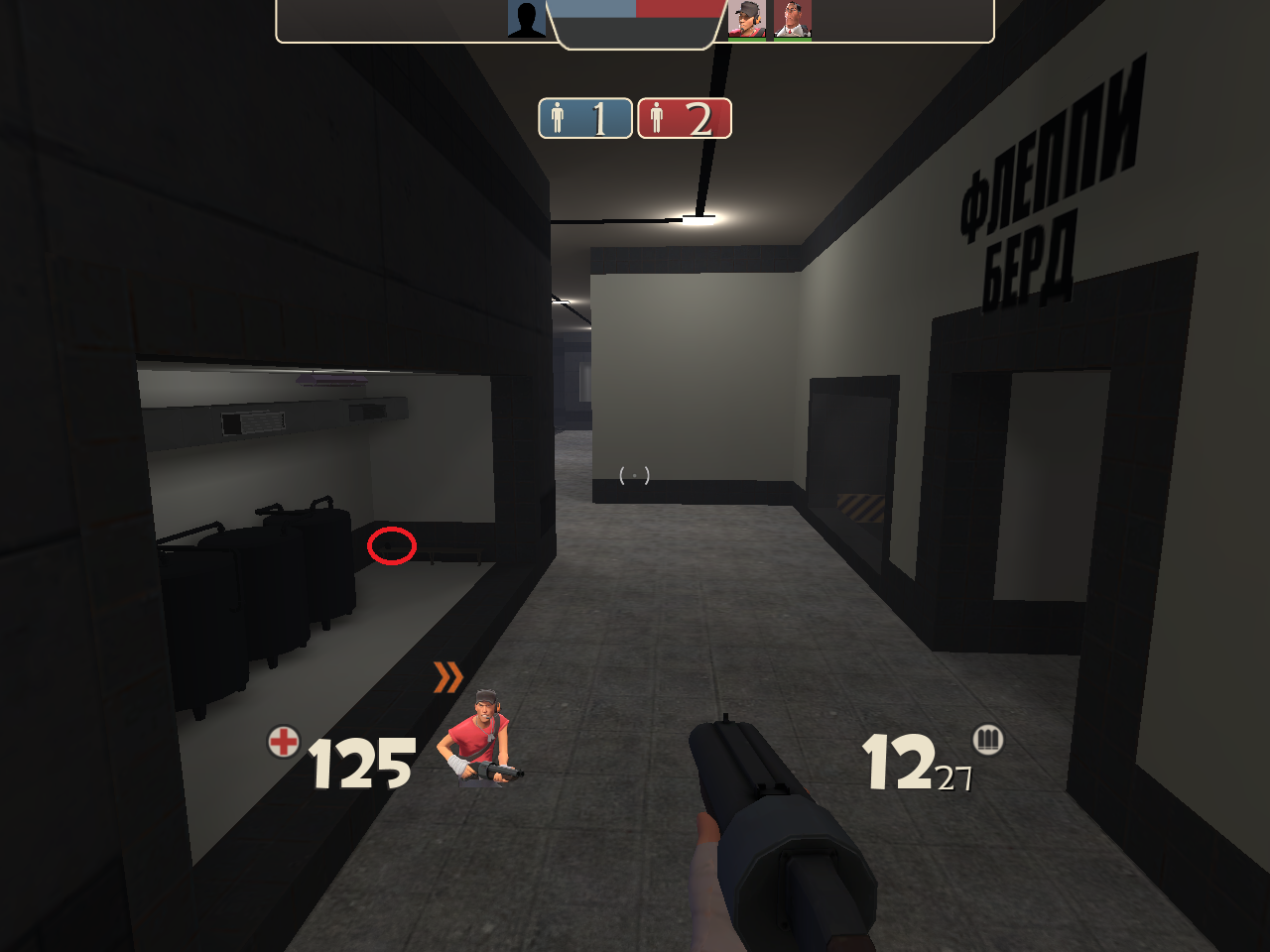Image resolution: width=1270 pixels, height=952 pixels.
Task: Click the crosshair at screen center
Action: 633,474
